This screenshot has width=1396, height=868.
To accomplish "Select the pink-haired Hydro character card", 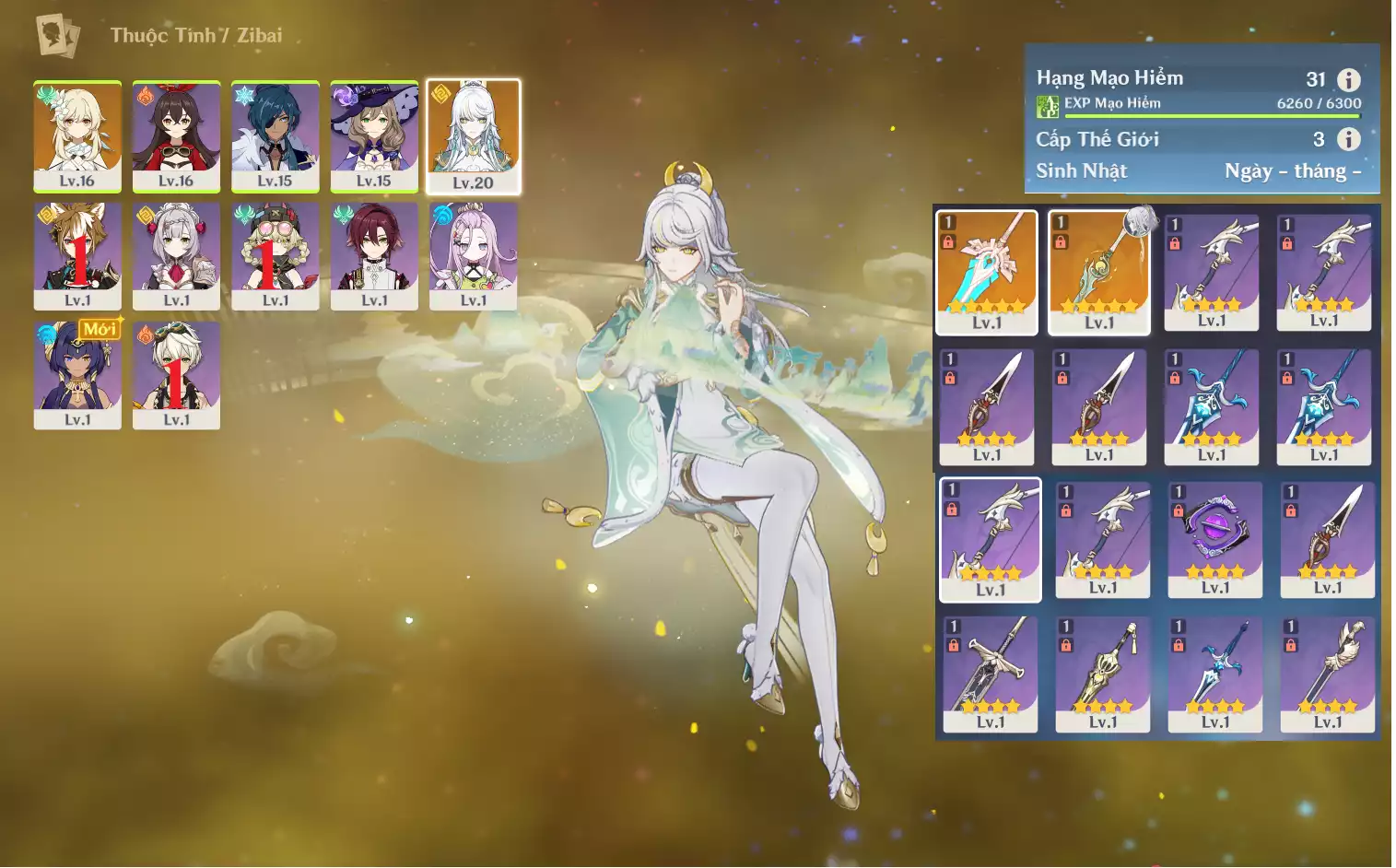I will coord(474,255).
